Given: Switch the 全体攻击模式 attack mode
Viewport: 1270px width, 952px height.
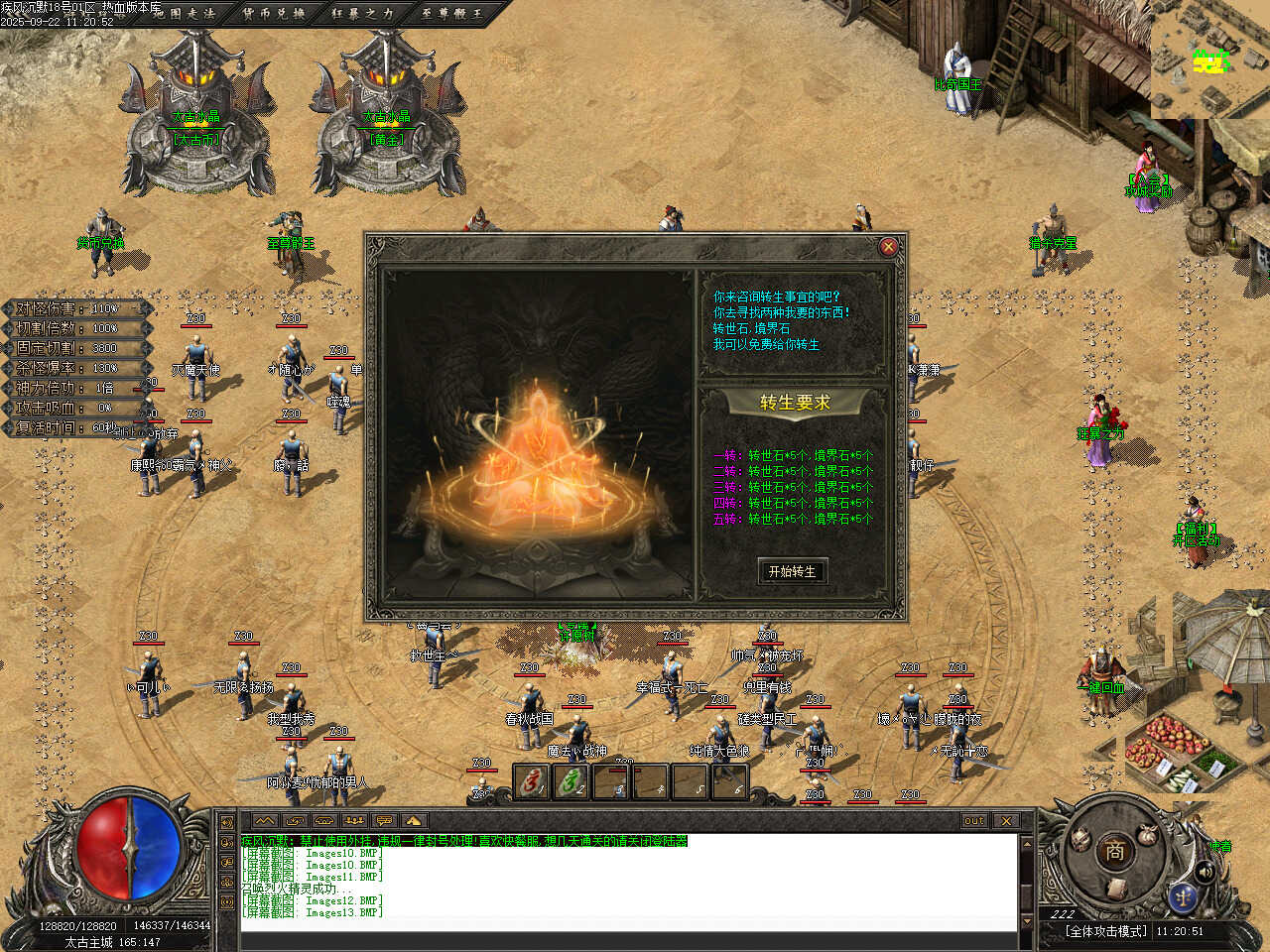Looking at the screenshot, I should tap(1106, 931).
